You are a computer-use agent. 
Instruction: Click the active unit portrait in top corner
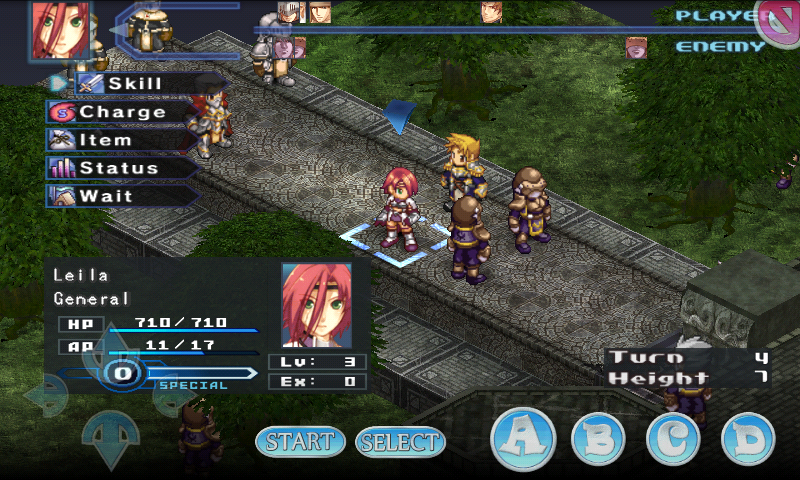pyautogui.click(x=61, y=30)
